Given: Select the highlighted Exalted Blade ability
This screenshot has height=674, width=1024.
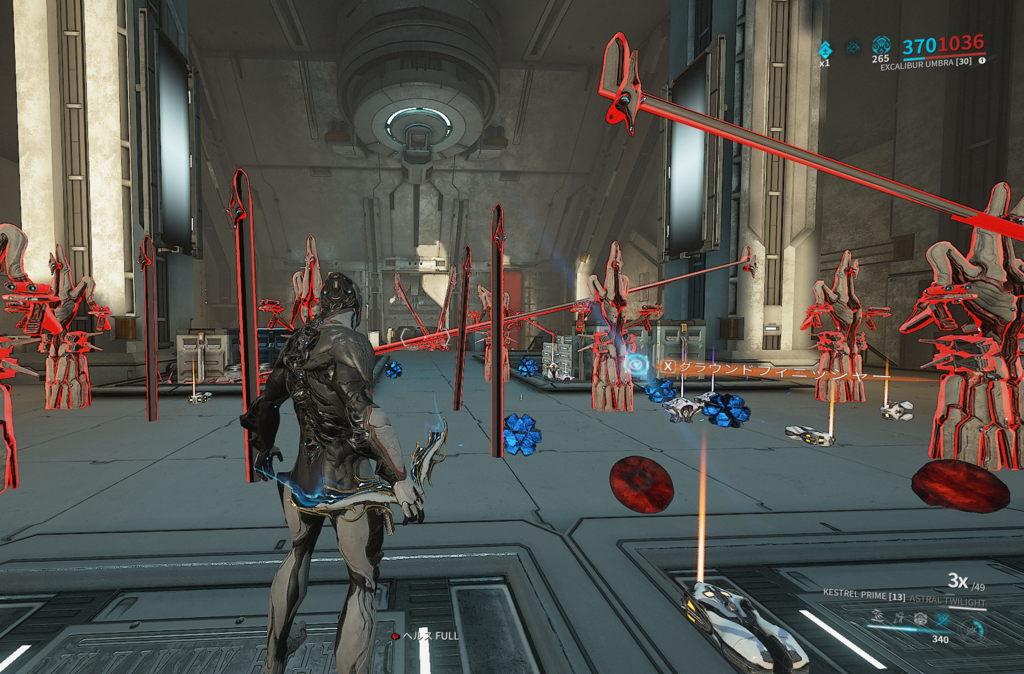Looking at the screenshot, I should [943, 620].
